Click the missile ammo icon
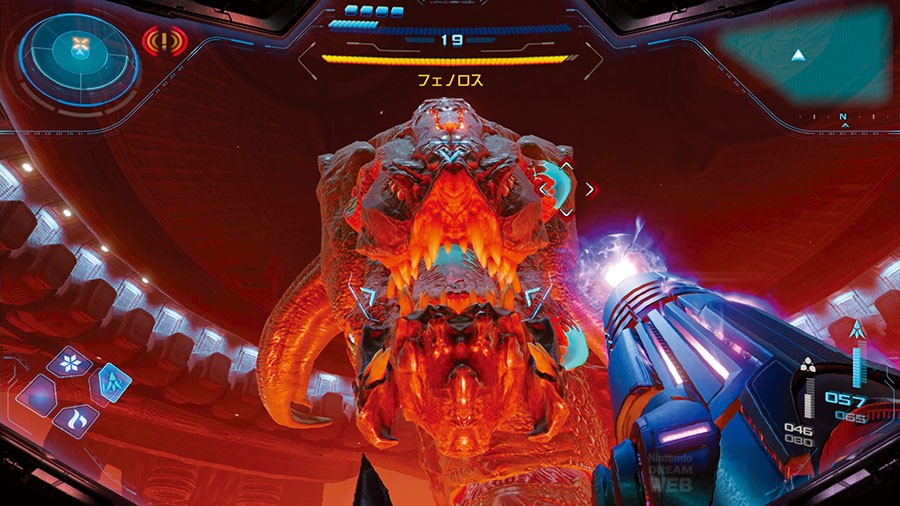Screen dimensions: 900x506 tap(808, 369)
